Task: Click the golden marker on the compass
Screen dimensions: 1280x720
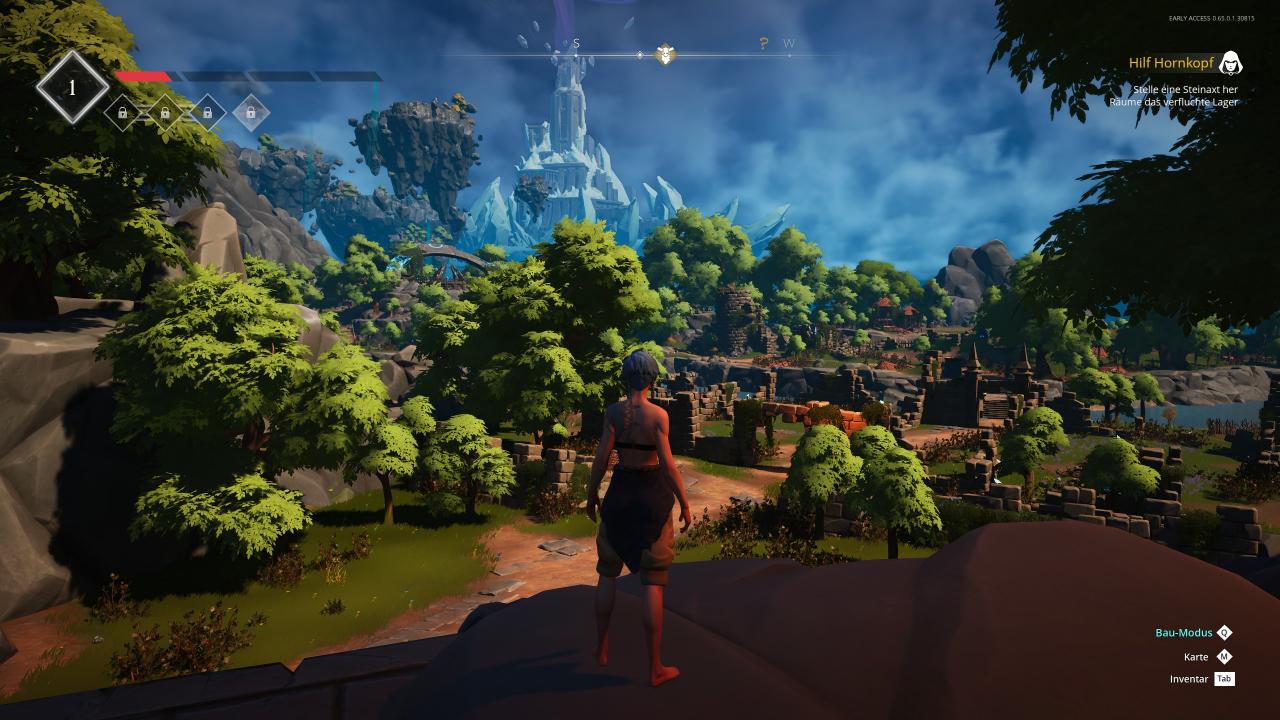Action: click(664, 54)
